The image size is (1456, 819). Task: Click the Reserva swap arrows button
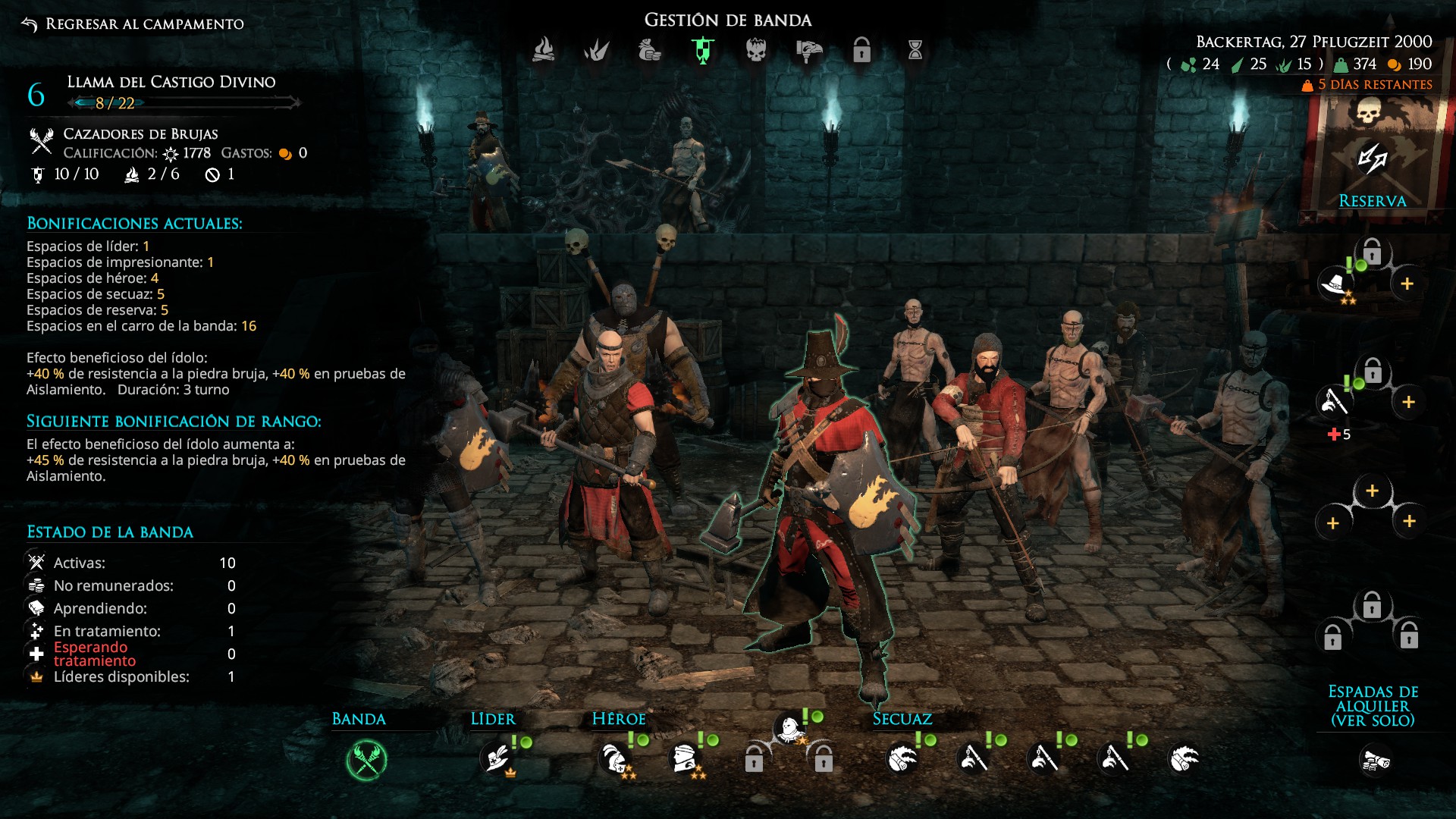coord(1372,159)
